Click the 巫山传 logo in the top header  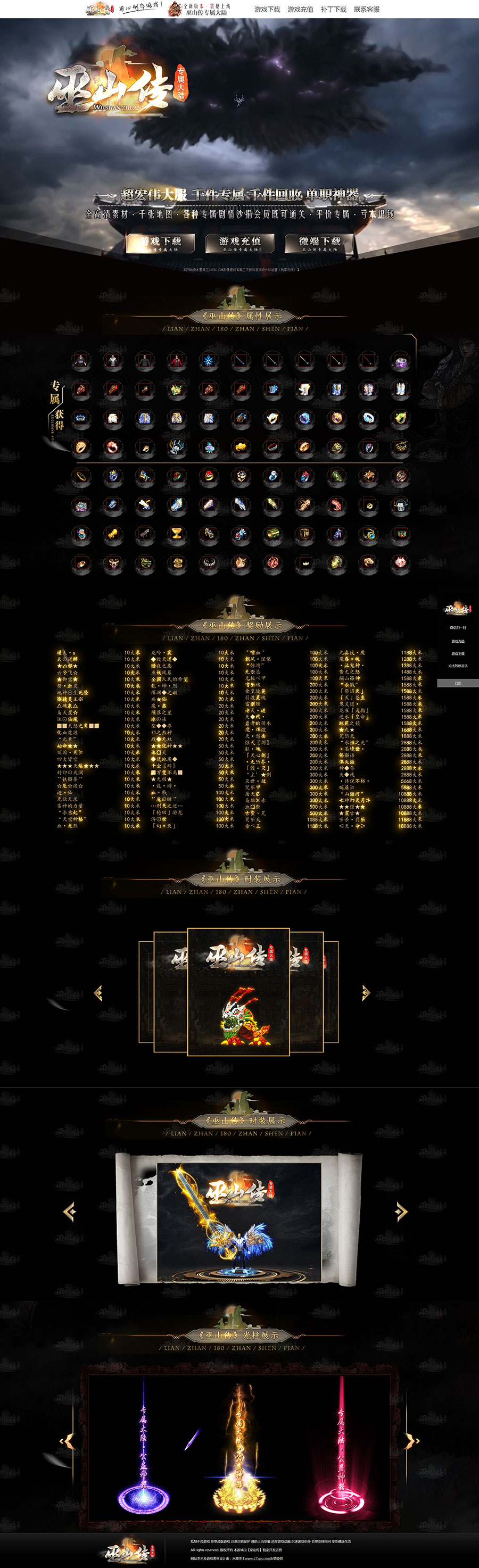[98, 9]
